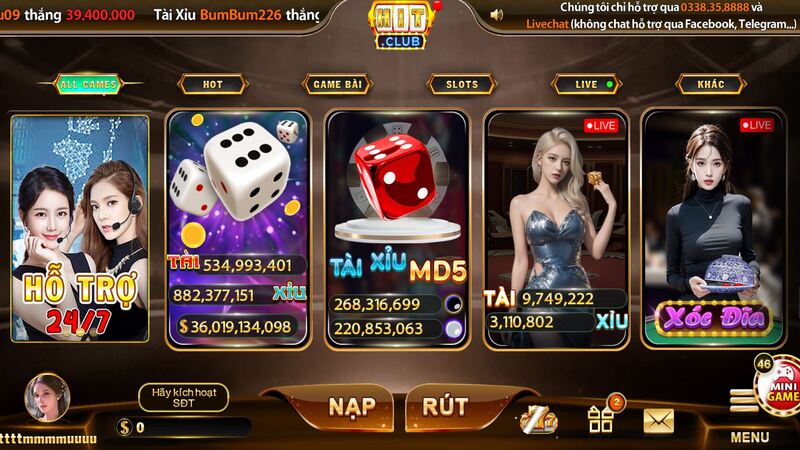Open the Hỗ Trợ 24/7 support card
This screenshot has height=450, width=800.
click(x=79, y=228)
